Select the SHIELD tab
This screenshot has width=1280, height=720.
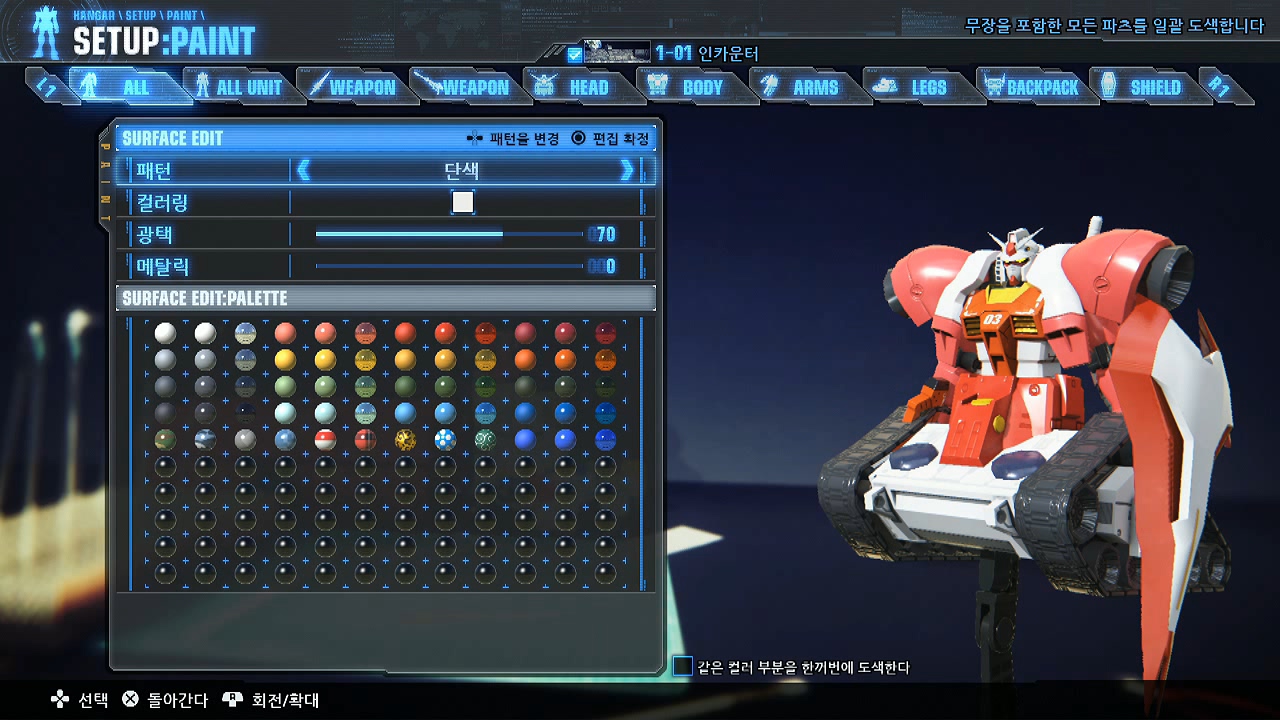tap(1144, 87)
